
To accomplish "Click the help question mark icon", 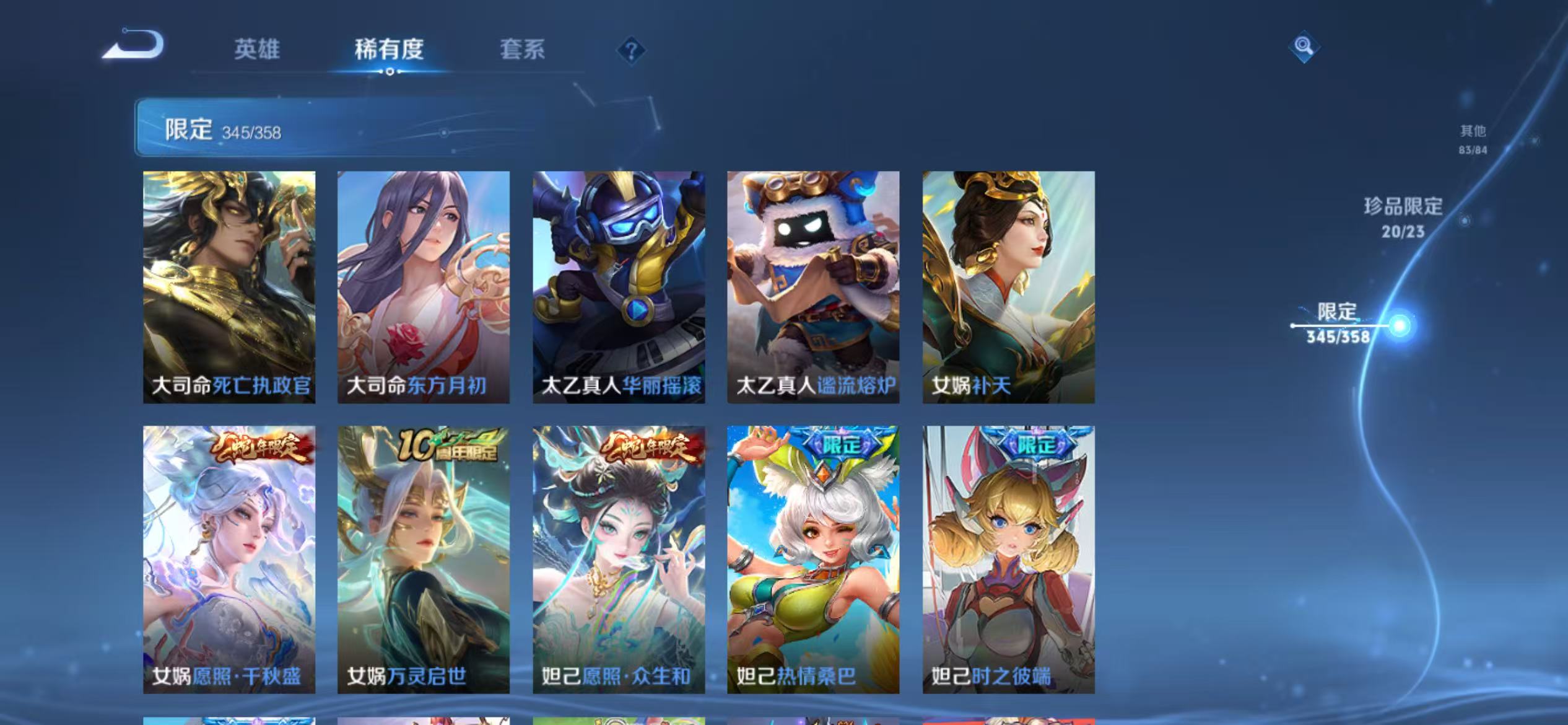I will click(630, 52).
